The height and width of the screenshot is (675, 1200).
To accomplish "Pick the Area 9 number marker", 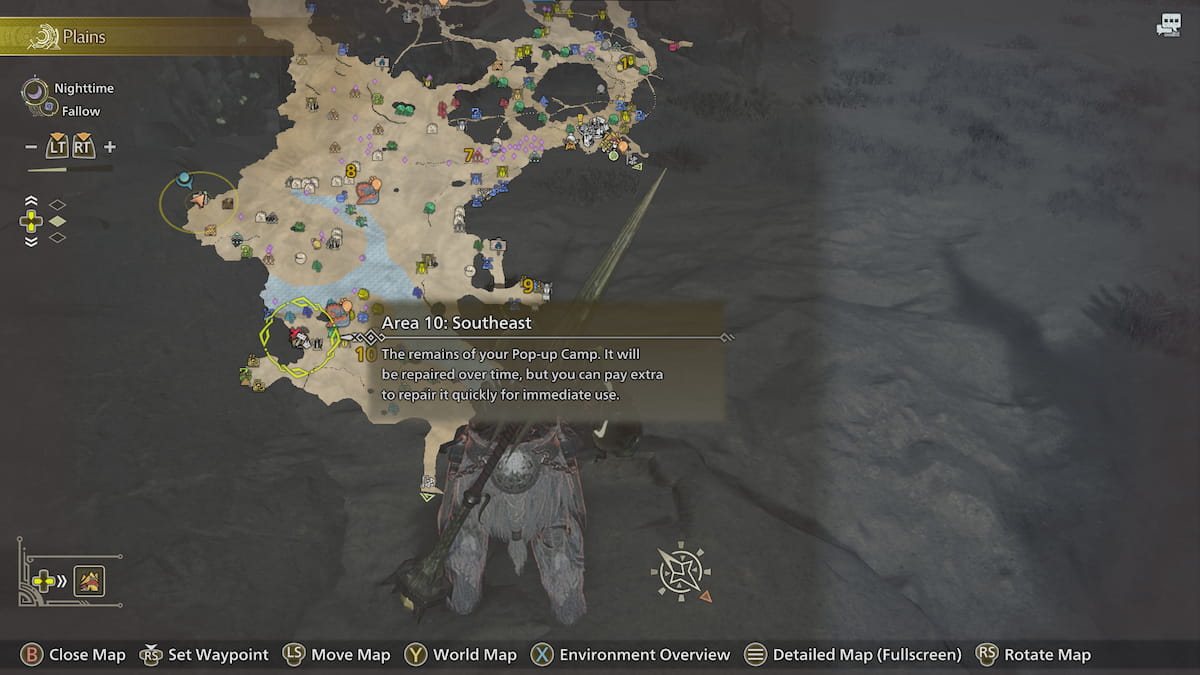I will click(527, 286).
